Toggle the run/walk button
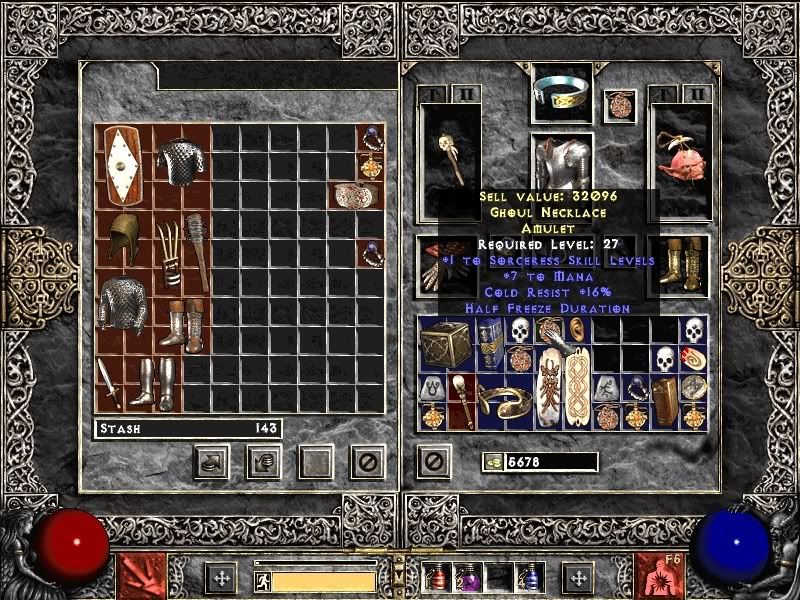Image resolution: width=800 pixels, height=600 pixels. point(262,580)
